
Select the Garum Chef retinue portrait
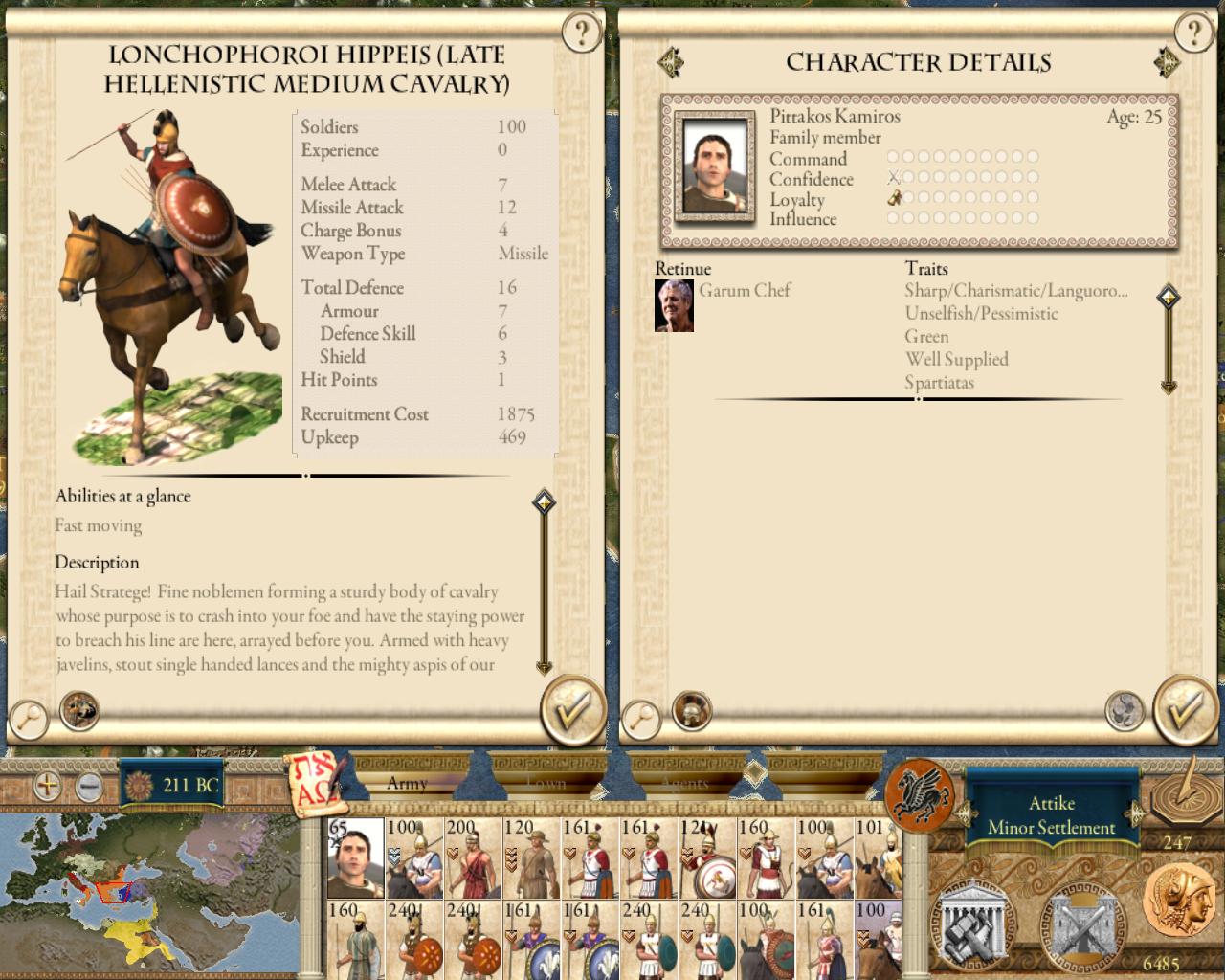[674, 305]
